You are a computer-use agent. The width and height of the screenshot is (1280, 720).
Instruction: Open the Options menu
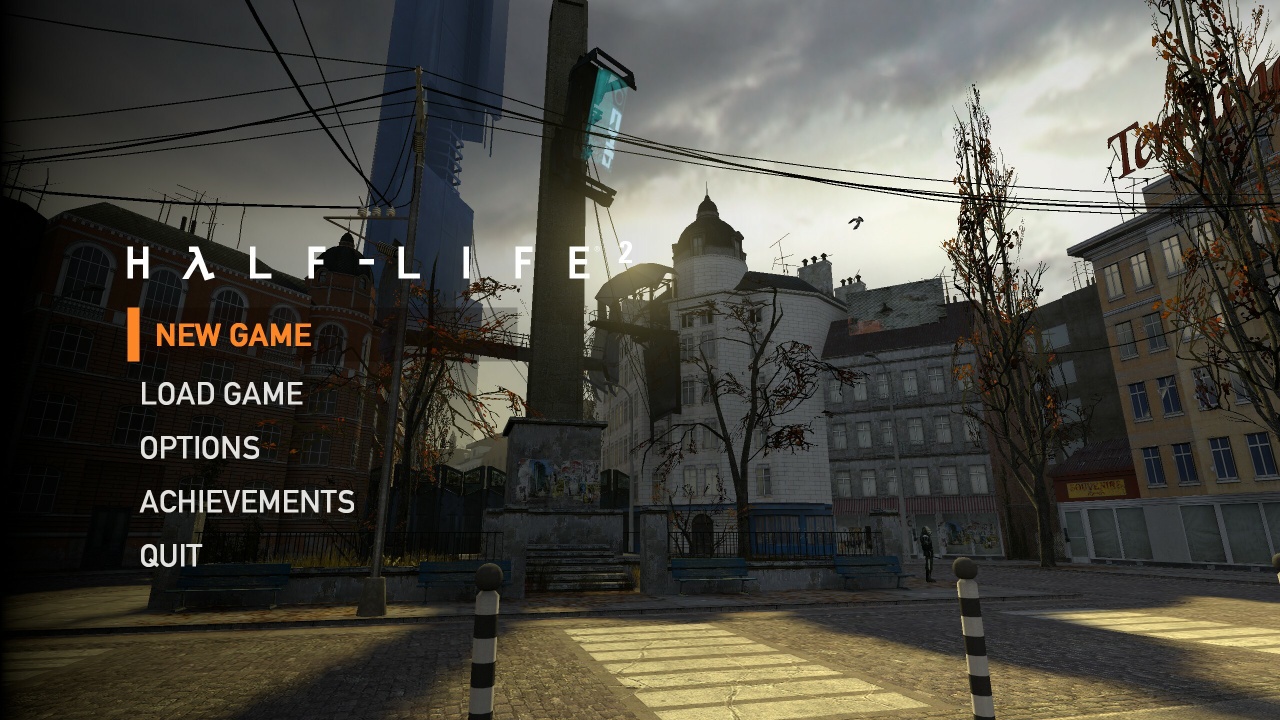(202, 448)
